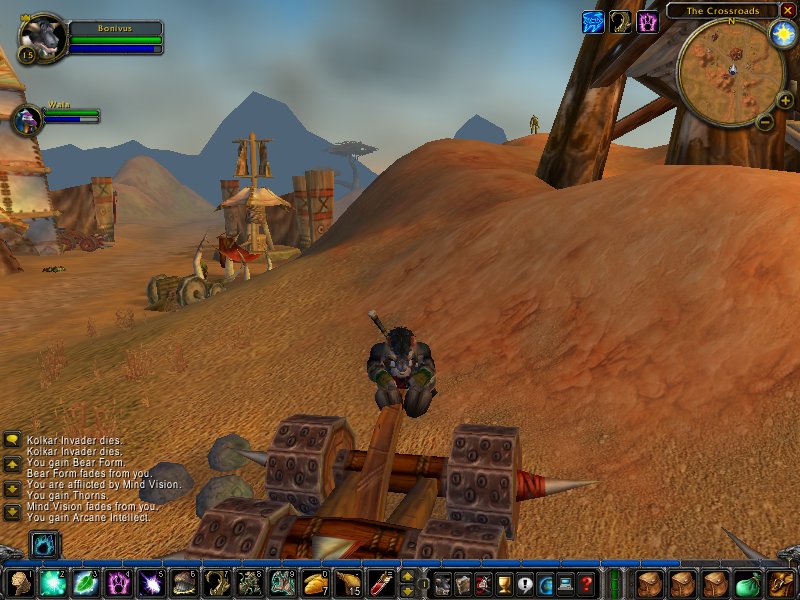Target party member Wala's portrait
800x600 pixels.
click(x=26, y=119)
